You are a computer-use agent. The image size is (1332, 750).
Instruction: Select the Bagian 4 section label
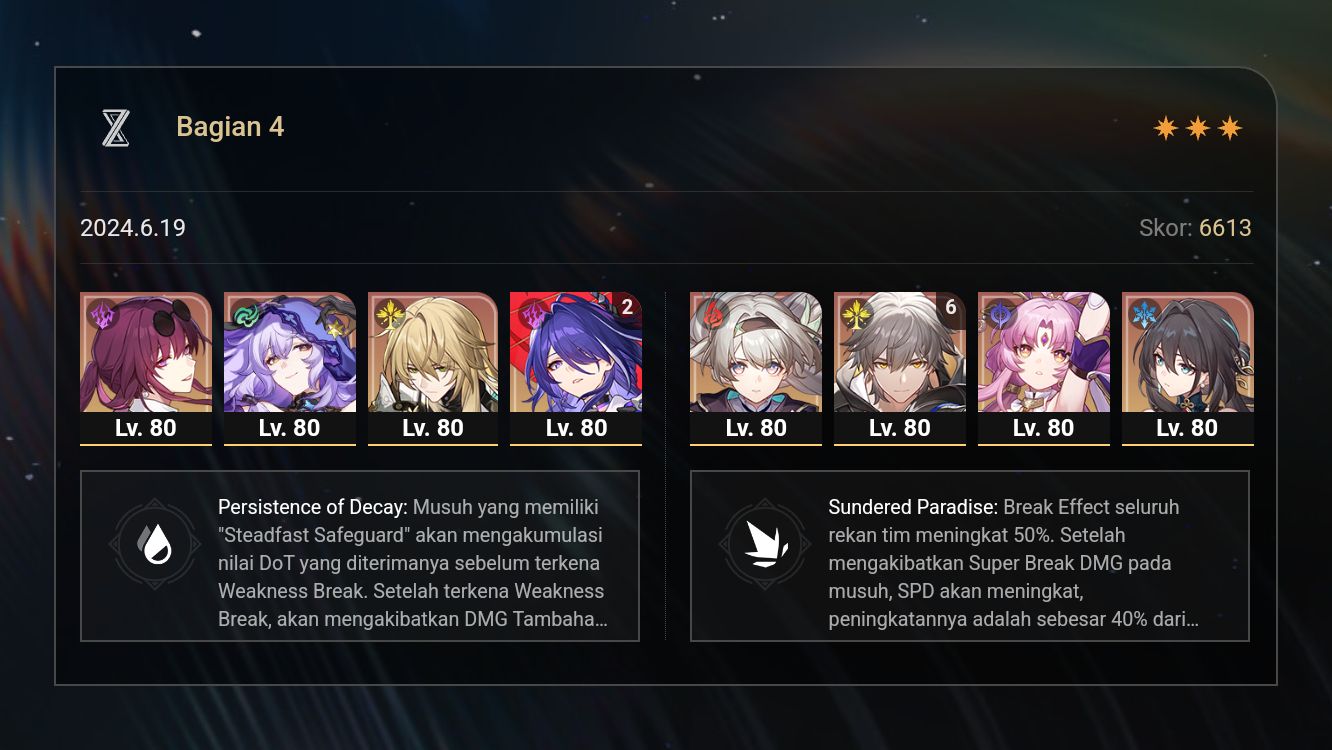[x=230, y=126]
